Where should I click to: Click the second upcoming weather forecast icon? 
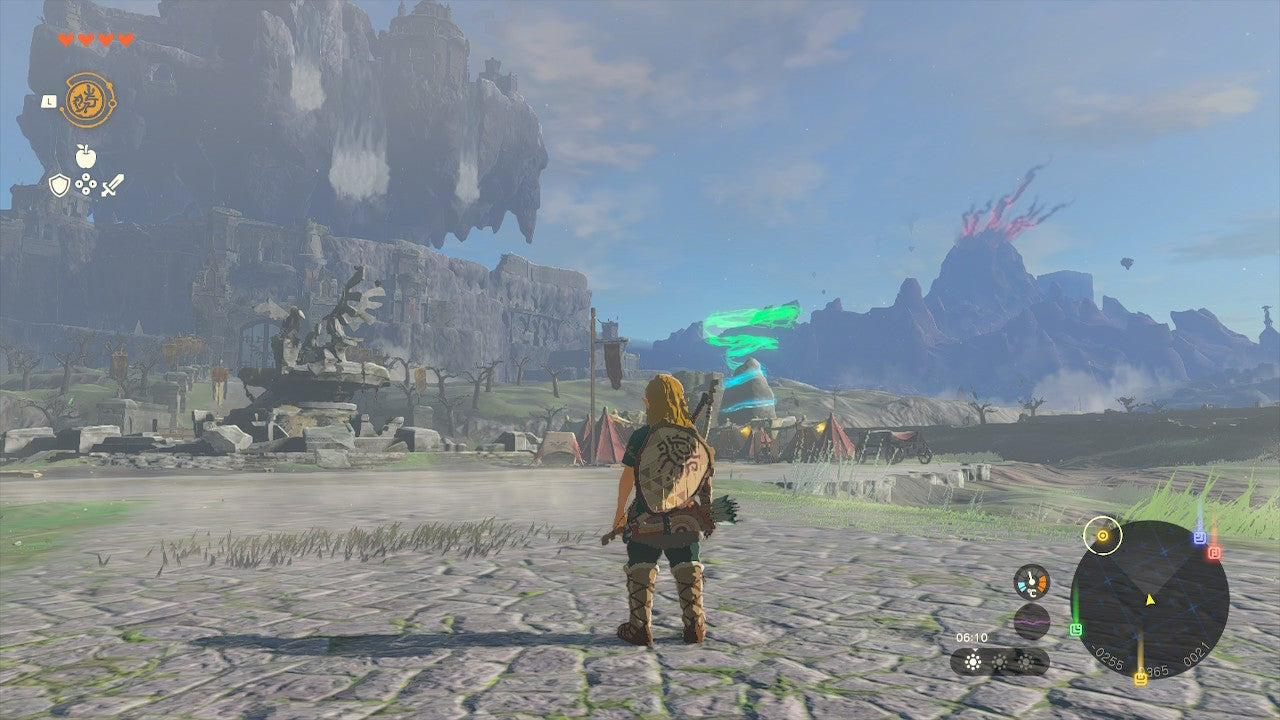[x=1000, y=661]
